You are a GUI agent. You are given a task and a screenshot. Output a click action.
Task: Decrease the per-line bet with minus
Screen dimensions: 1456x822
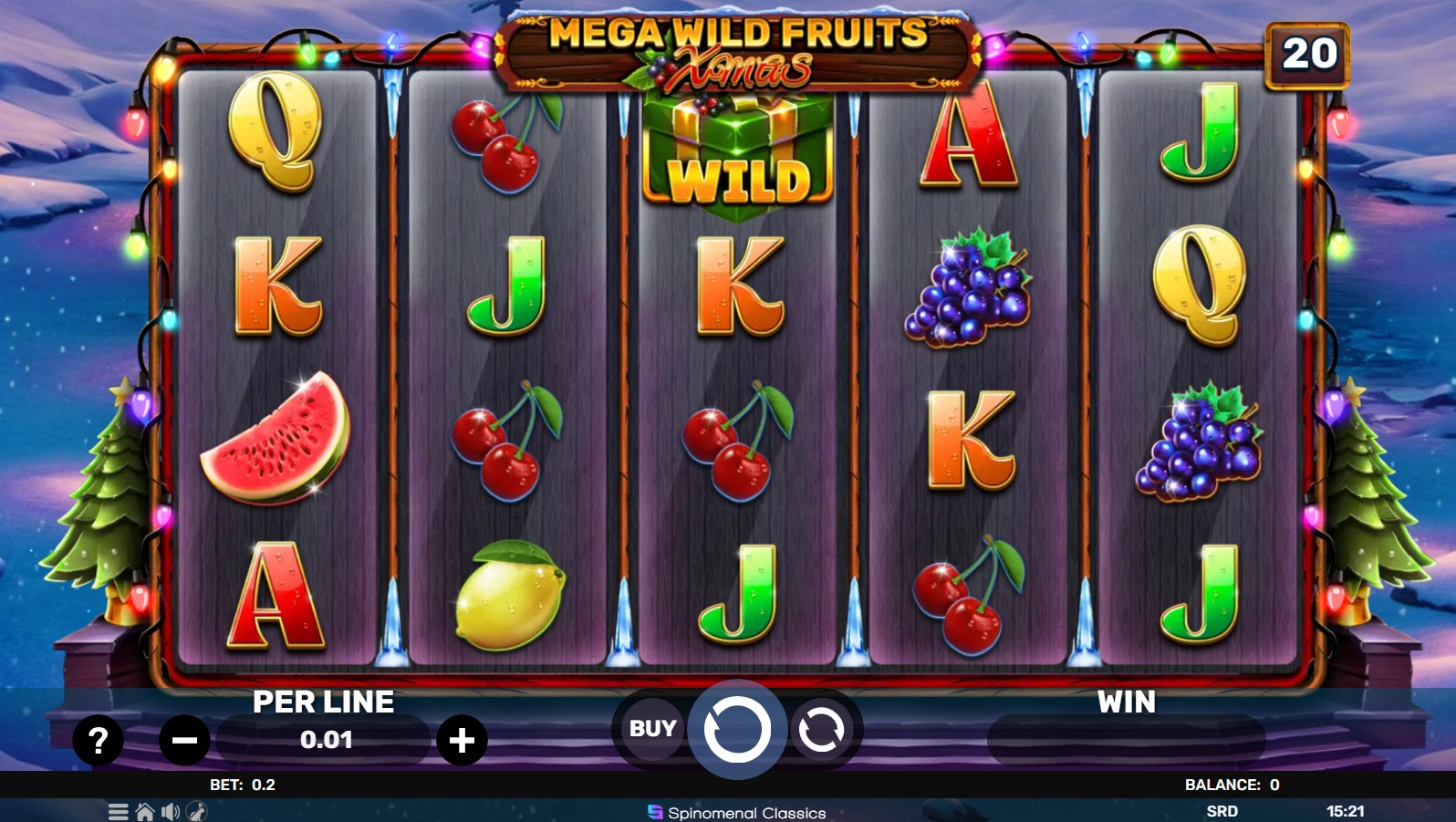[185, 741]
